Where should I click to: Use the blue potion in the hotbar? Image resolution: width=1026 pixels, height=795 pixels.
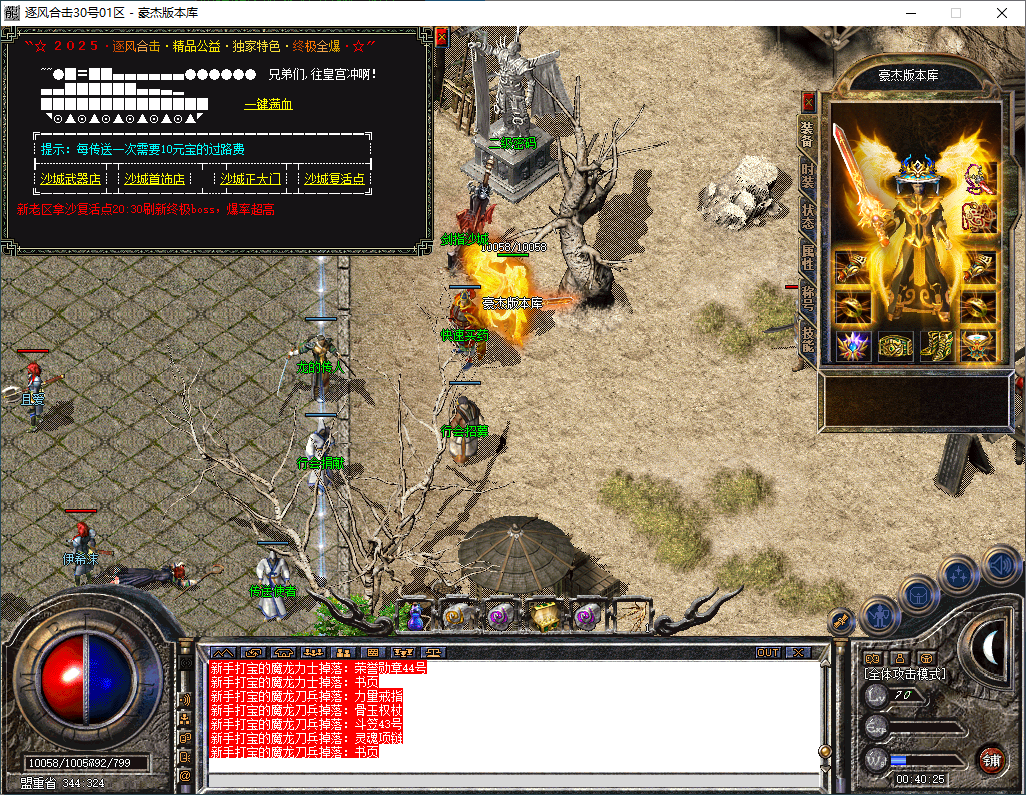tap(415, 616)
